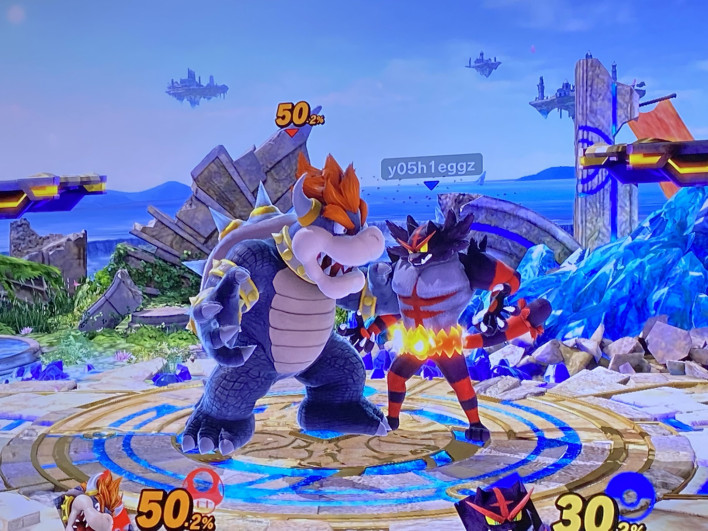The width and height of the screenshot is (708, 531).
Task: Select Incineroar's portrait in the damage HUD
Action: (498, 509)
